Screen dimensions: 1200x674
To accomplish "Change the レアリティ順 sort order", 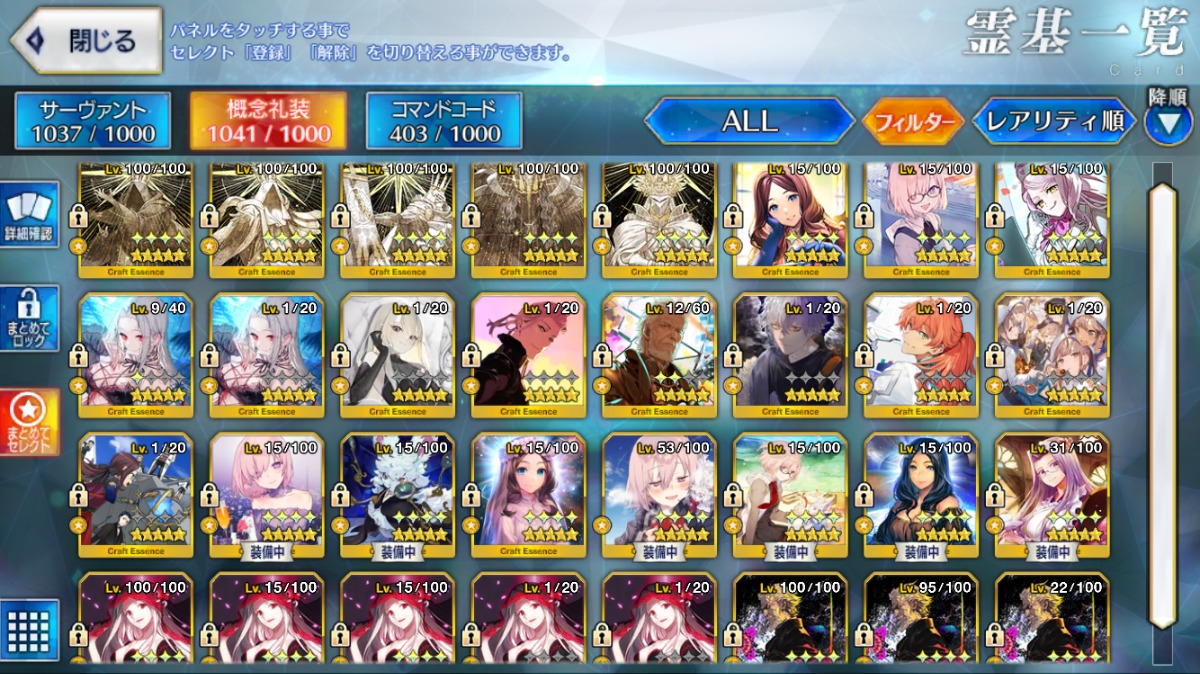I will pyautogui.click(x=1054, y=122).
